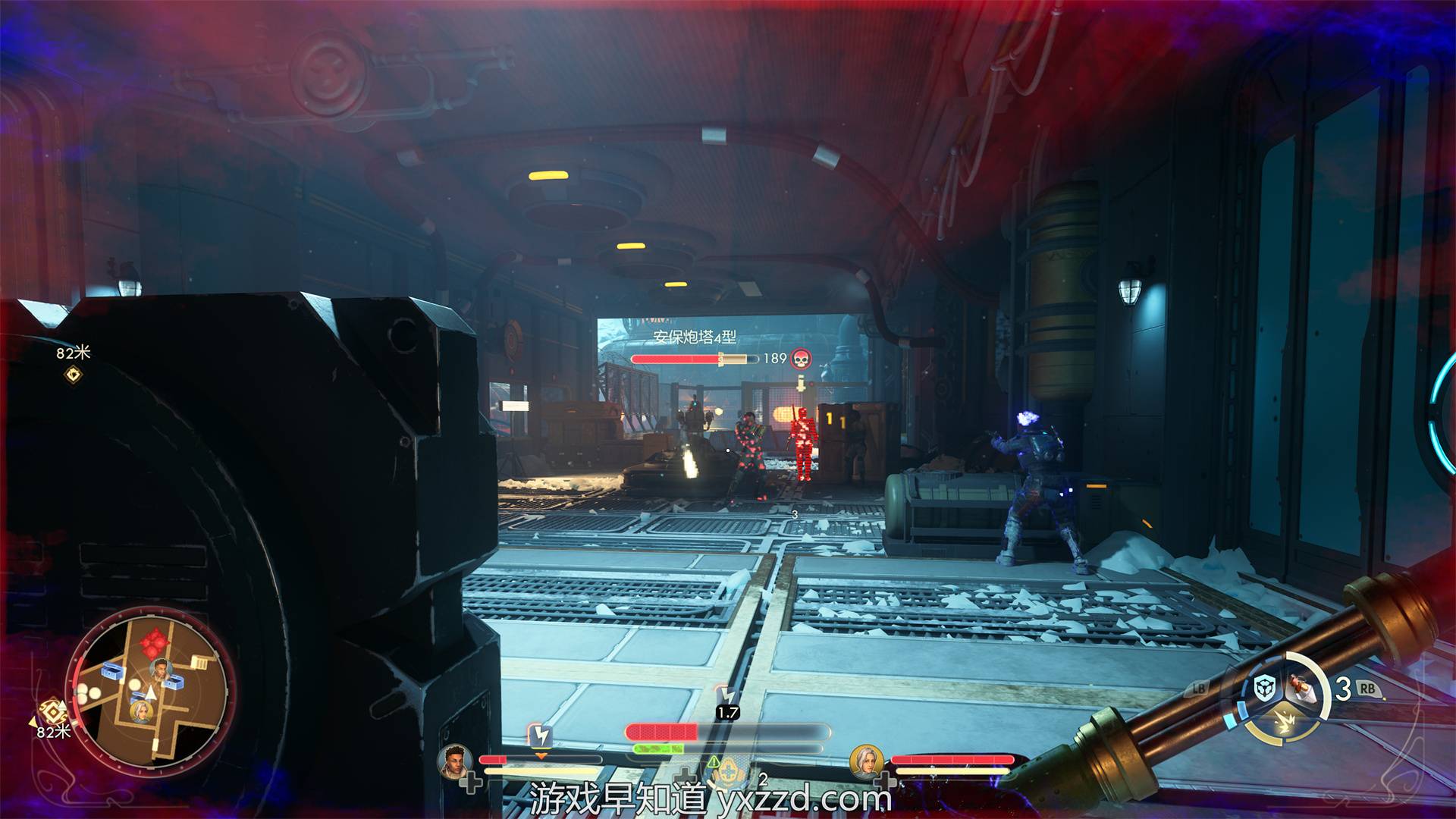Screen dimensions: 1456x819
Task: Use the medical inhaler item
Action: 1301,688
